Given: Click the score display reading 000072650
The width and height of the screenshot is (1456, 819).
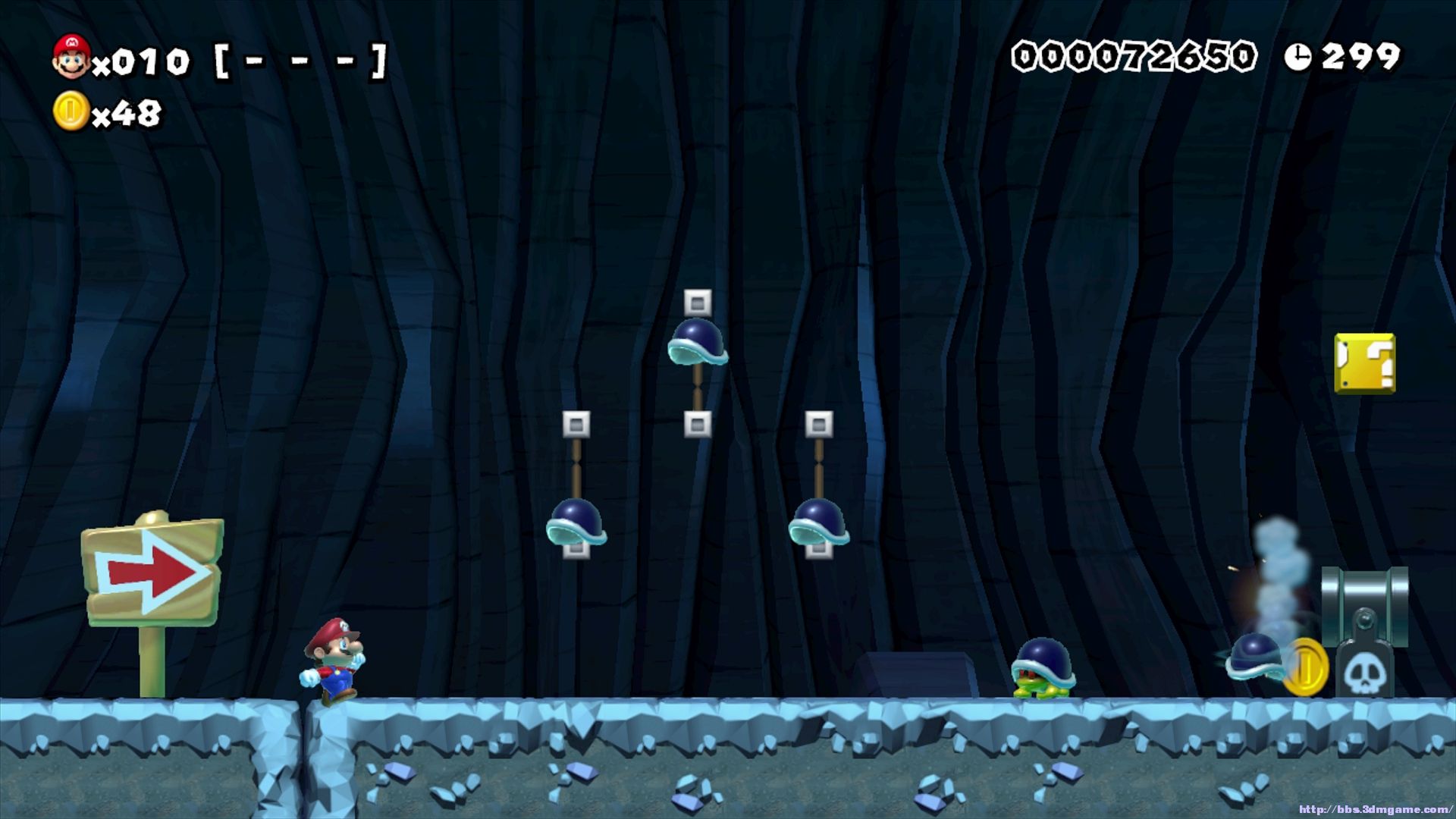Looking at the screenshot, I should (x=1136, y=55).
